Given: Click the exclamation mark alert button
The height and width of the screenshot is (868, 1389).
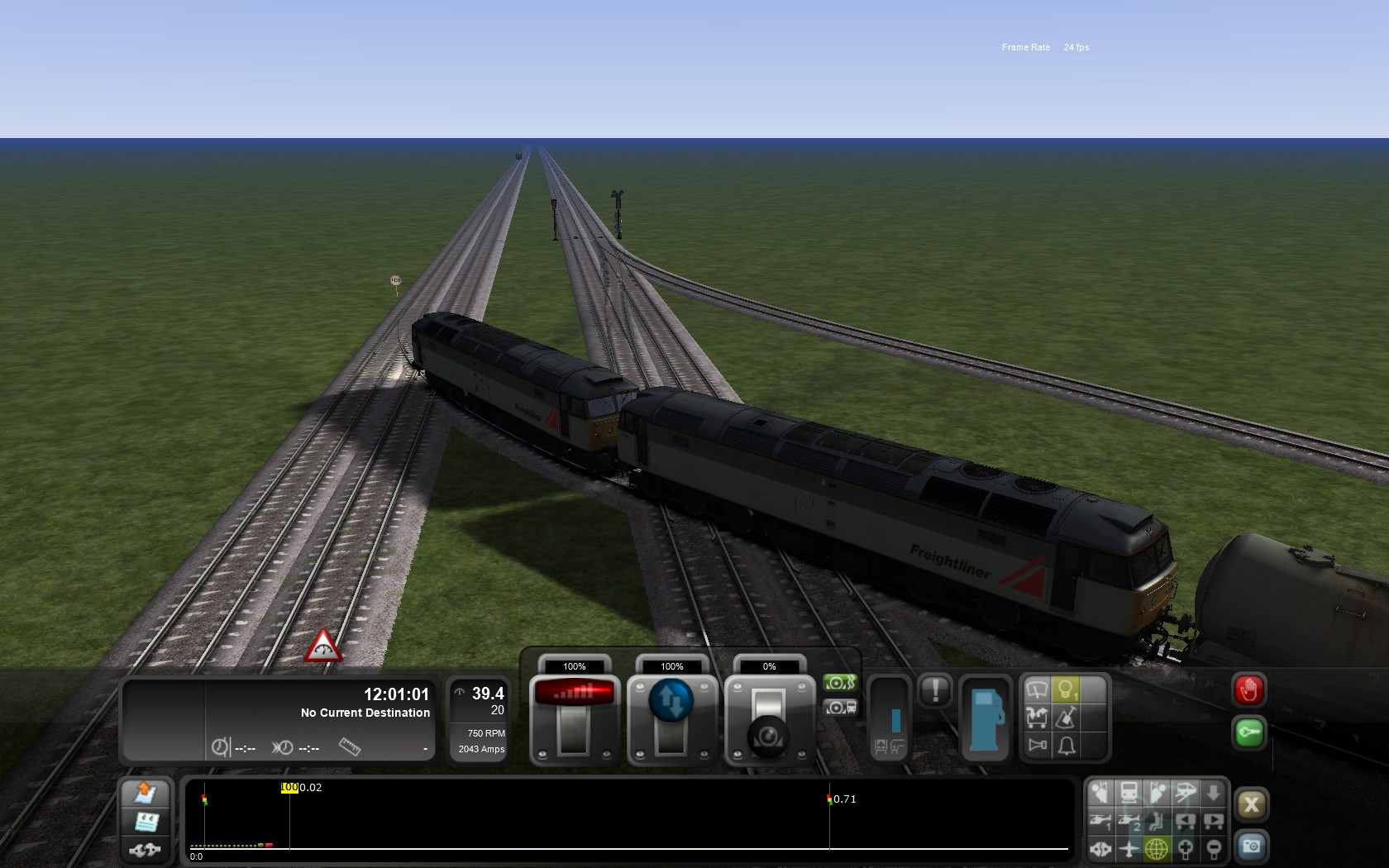Looking at the screenshot, I should [x=935, y=690].
